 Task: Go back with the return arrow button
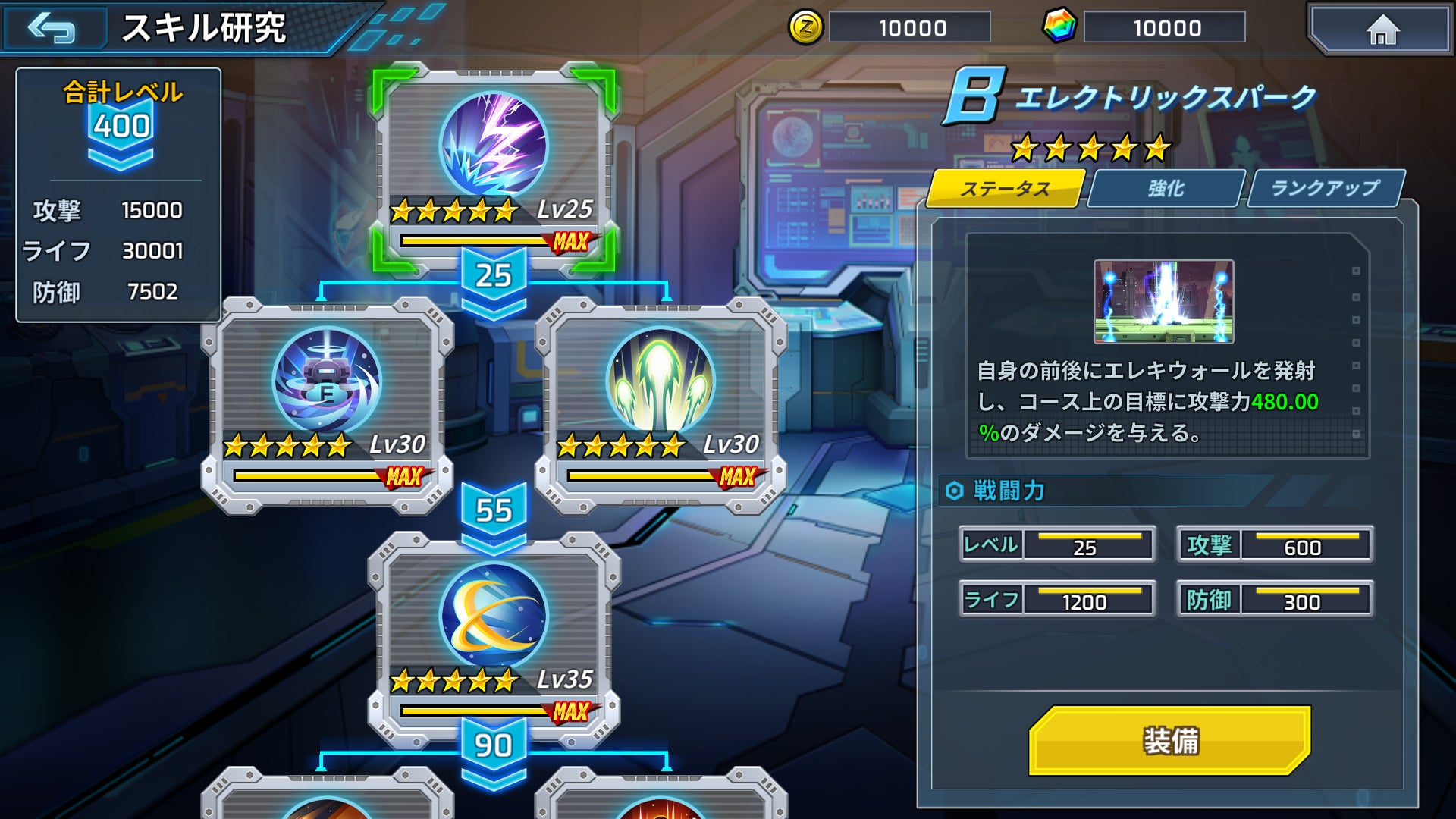click(x=53, y=29)
